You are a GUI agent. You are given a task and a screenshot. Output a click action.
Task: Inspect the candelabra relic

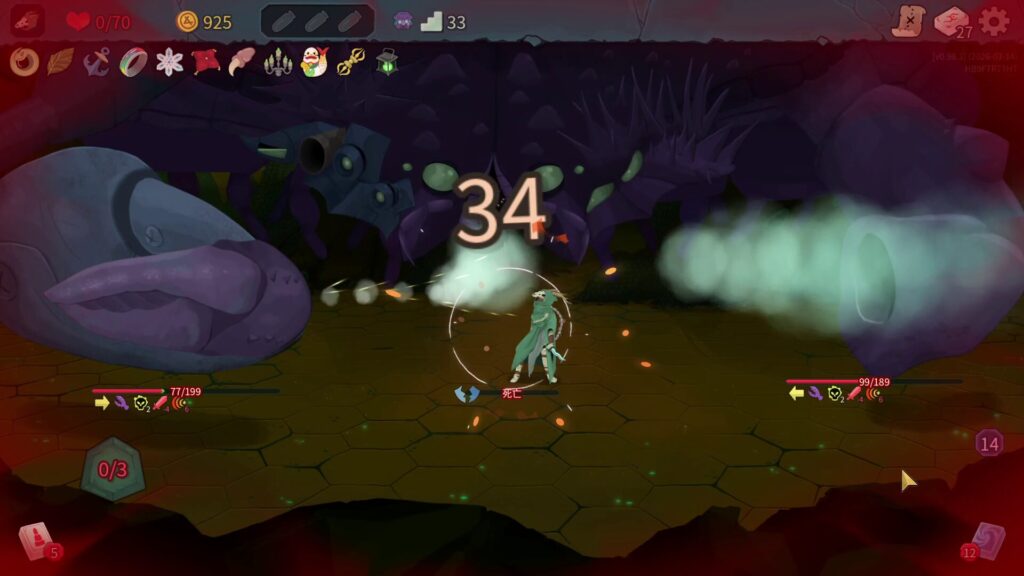[x=277, y=63]
